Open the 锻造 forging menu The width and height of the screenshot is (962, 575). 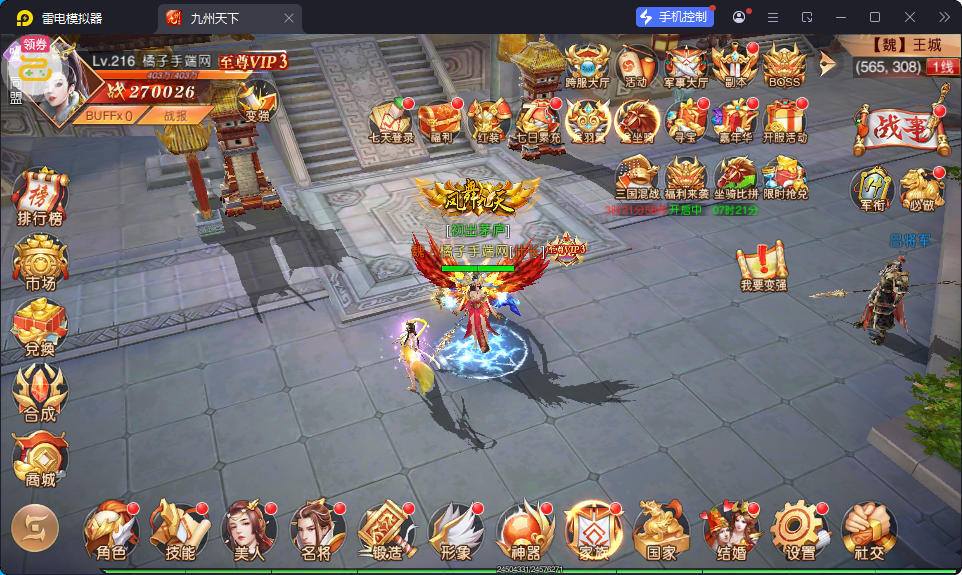[x=386, y=531]
